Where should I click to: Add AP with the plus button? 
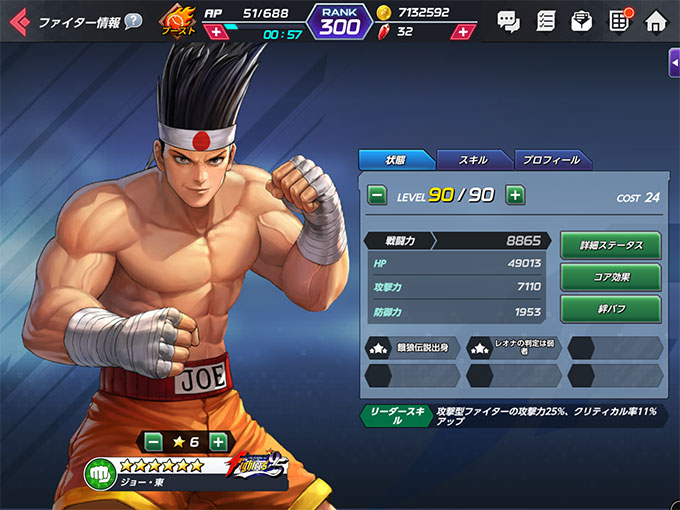tap(216, 32)
